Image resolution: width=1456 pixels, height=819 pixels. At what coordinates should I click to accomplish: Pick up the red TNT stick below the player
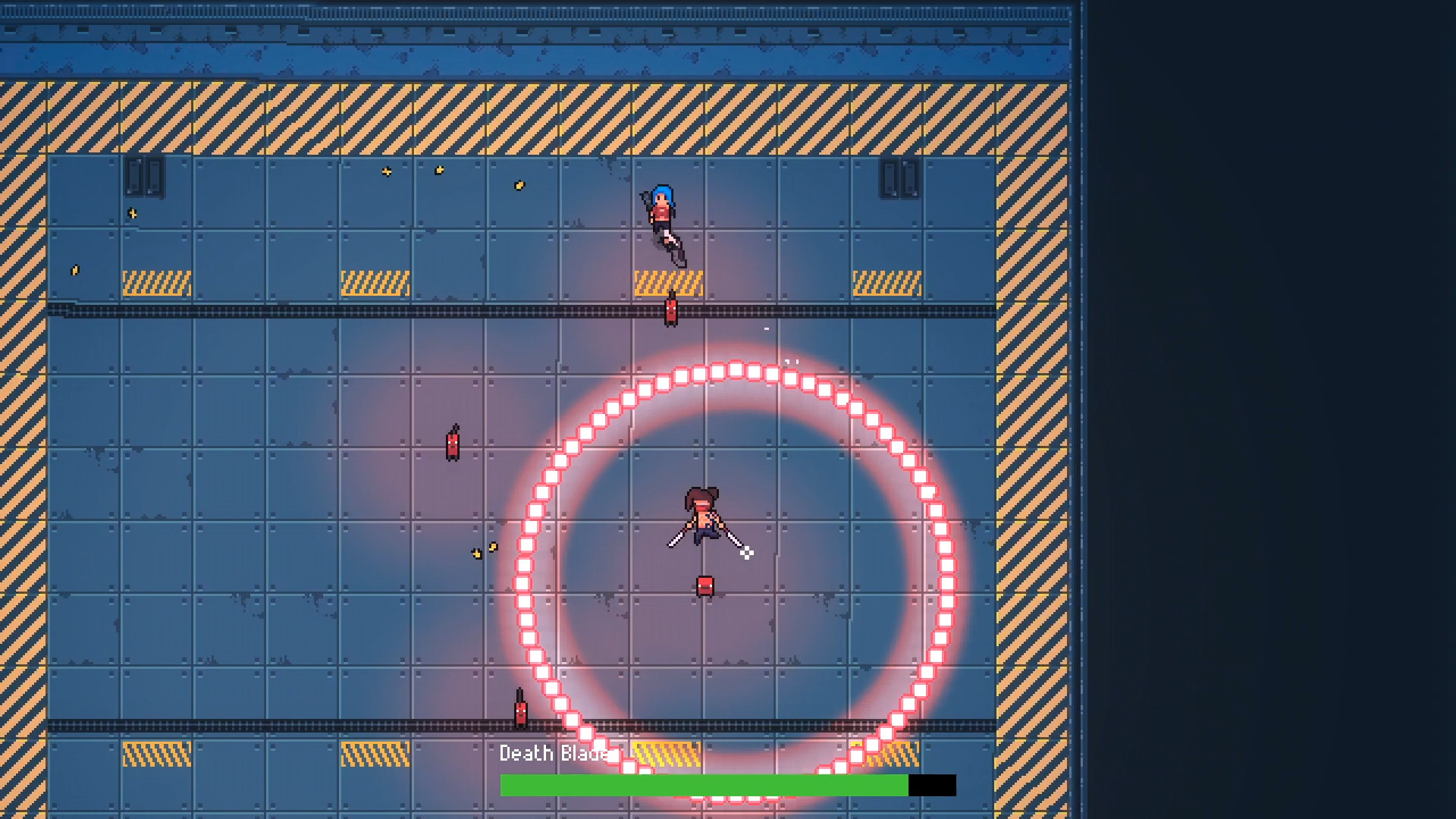[x=704, y=584]
